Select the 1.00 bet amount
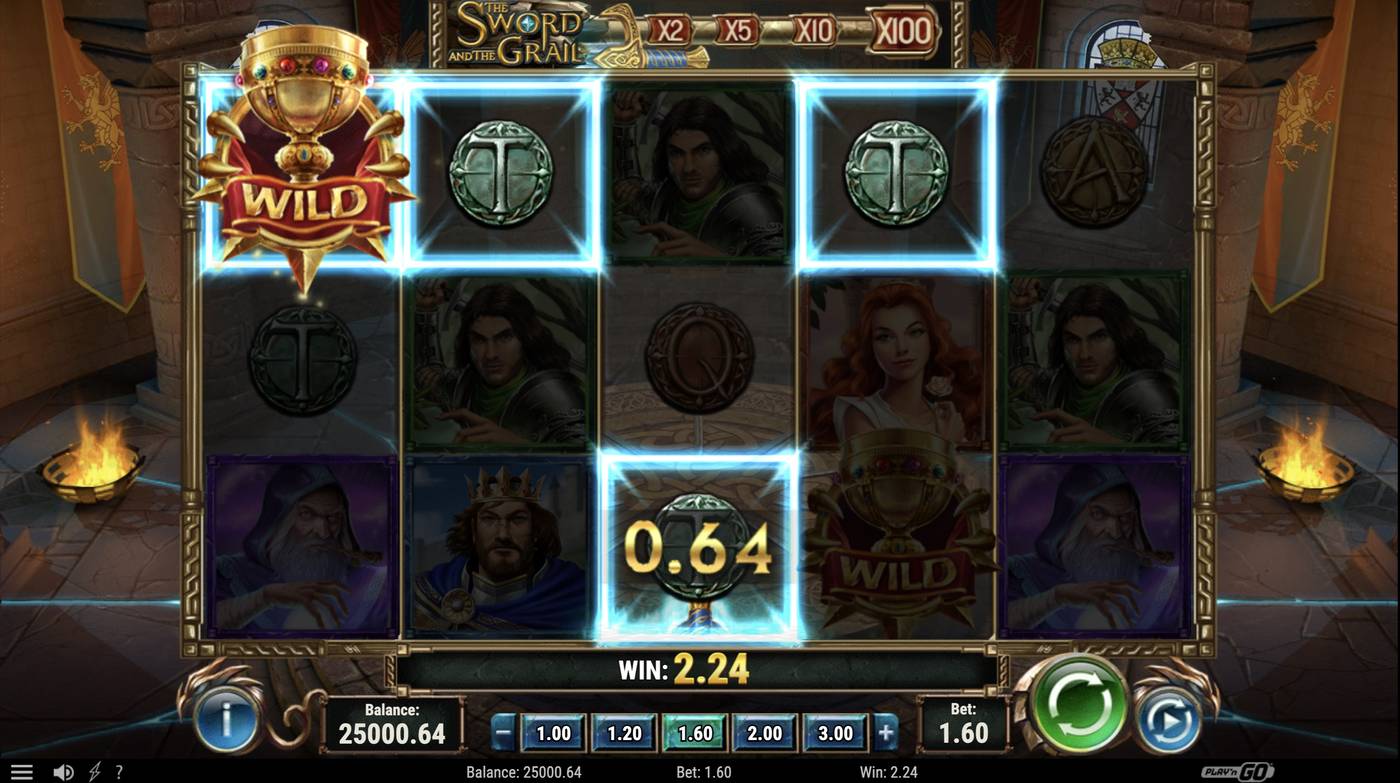 (x=553, y=733)
